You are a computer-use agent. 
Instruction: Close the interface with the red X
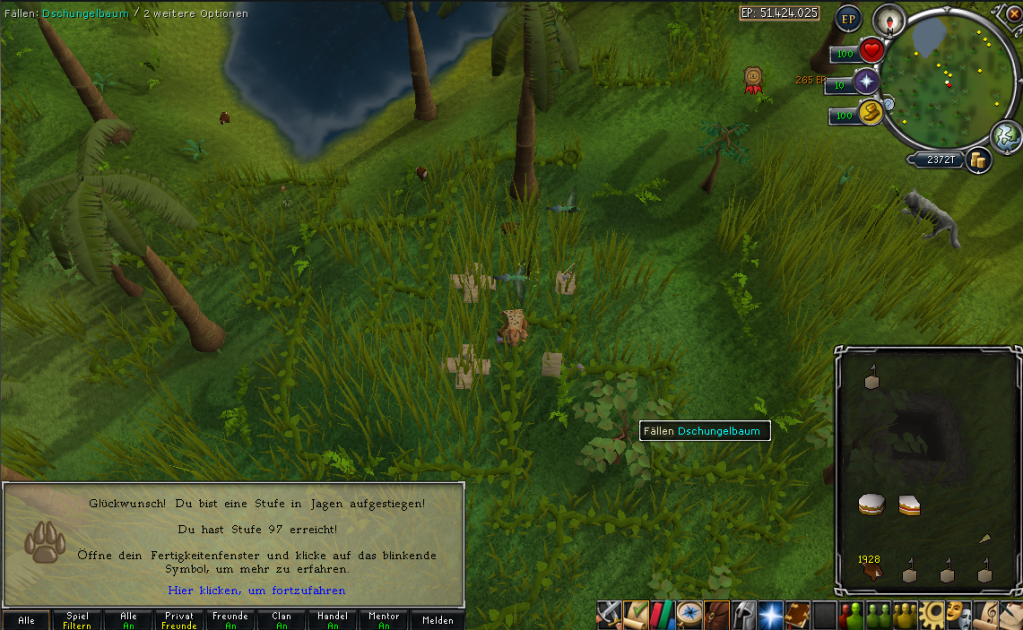(x=1013, y=11)
